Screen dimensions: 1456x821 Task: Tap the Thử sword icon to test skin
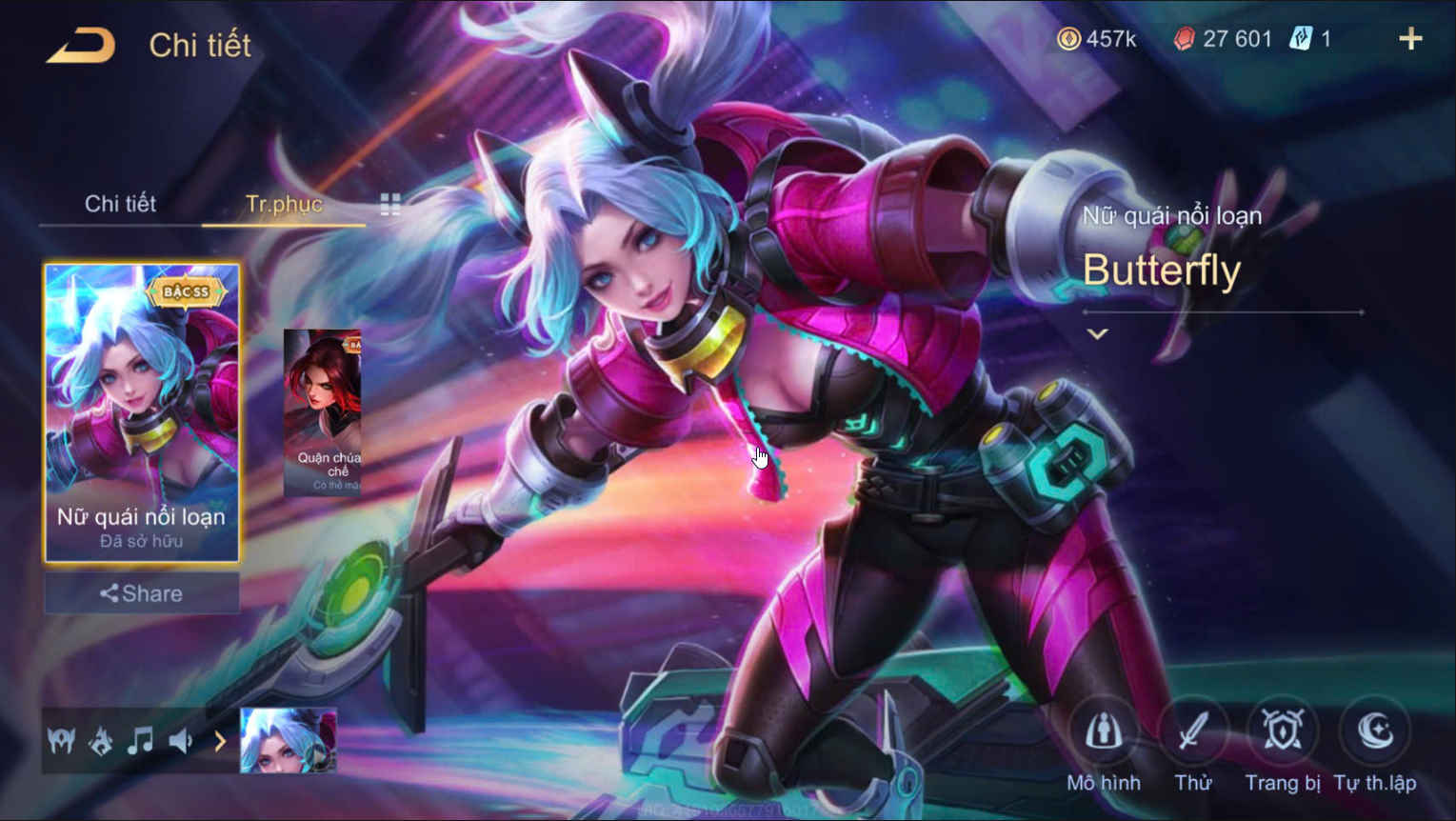(1194, 731)
